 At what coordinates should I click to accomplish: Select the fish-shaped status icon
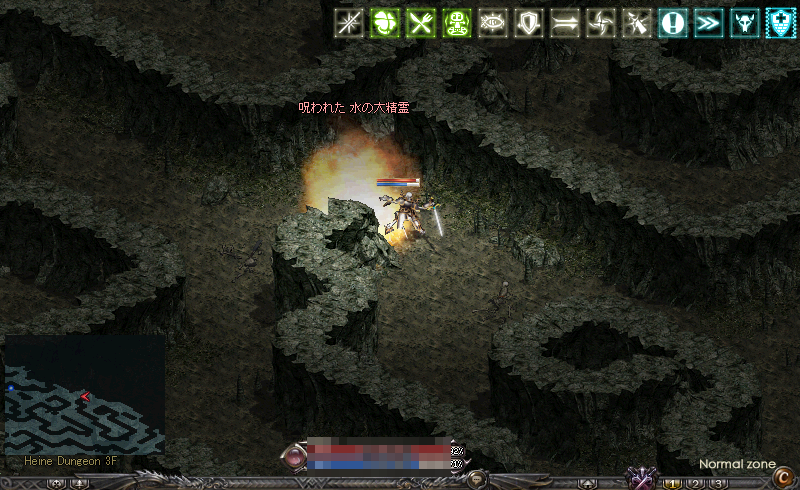[492, 24]
